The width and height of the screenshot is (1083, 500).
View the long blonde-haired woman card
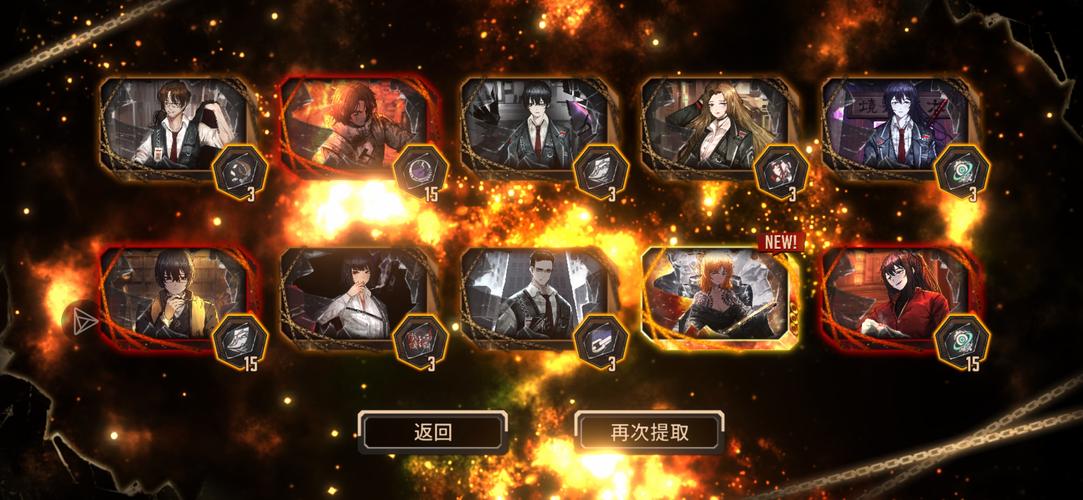coord(712,127)
